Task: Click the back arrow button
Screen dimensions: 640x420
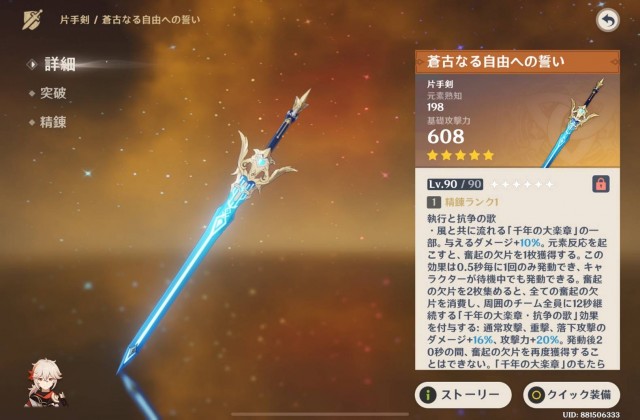Action: [606, 20]
